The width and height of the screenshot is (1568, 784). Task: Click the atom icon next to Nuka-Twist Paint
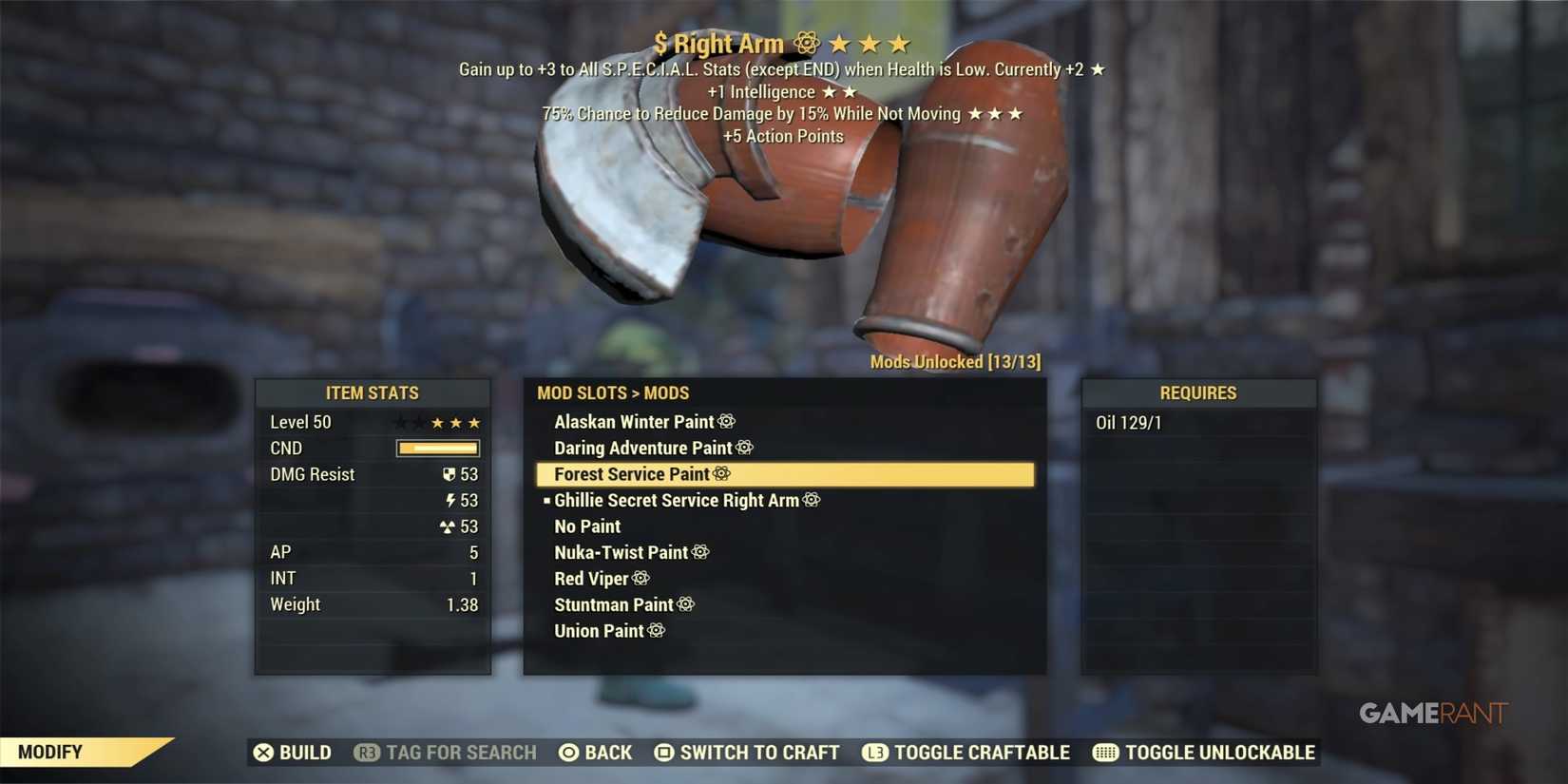pos(700,552)
